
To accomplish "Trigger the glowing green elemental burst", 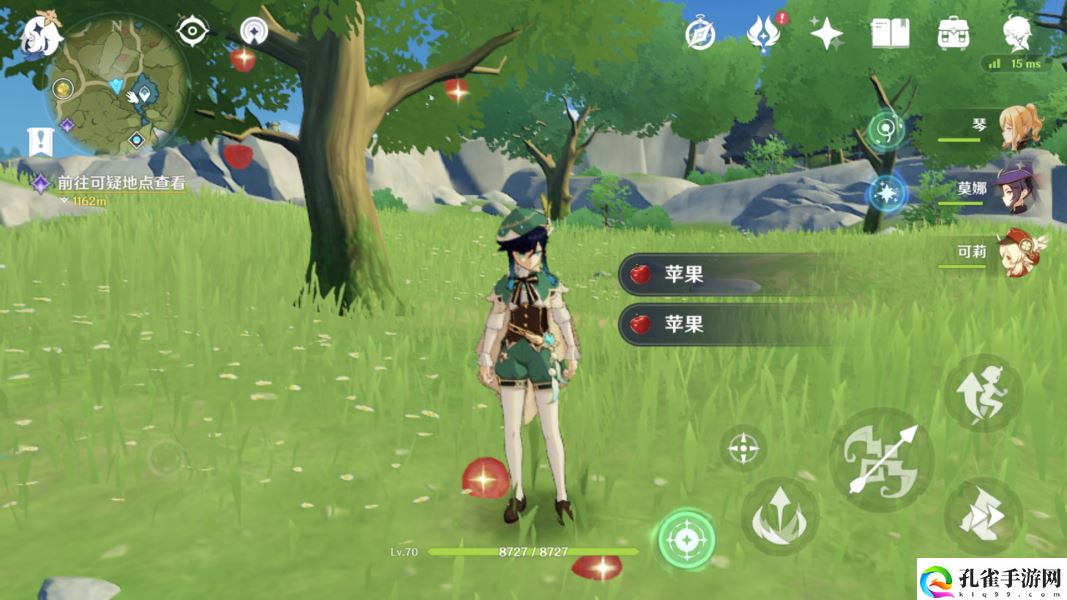I will pos(686,540).
